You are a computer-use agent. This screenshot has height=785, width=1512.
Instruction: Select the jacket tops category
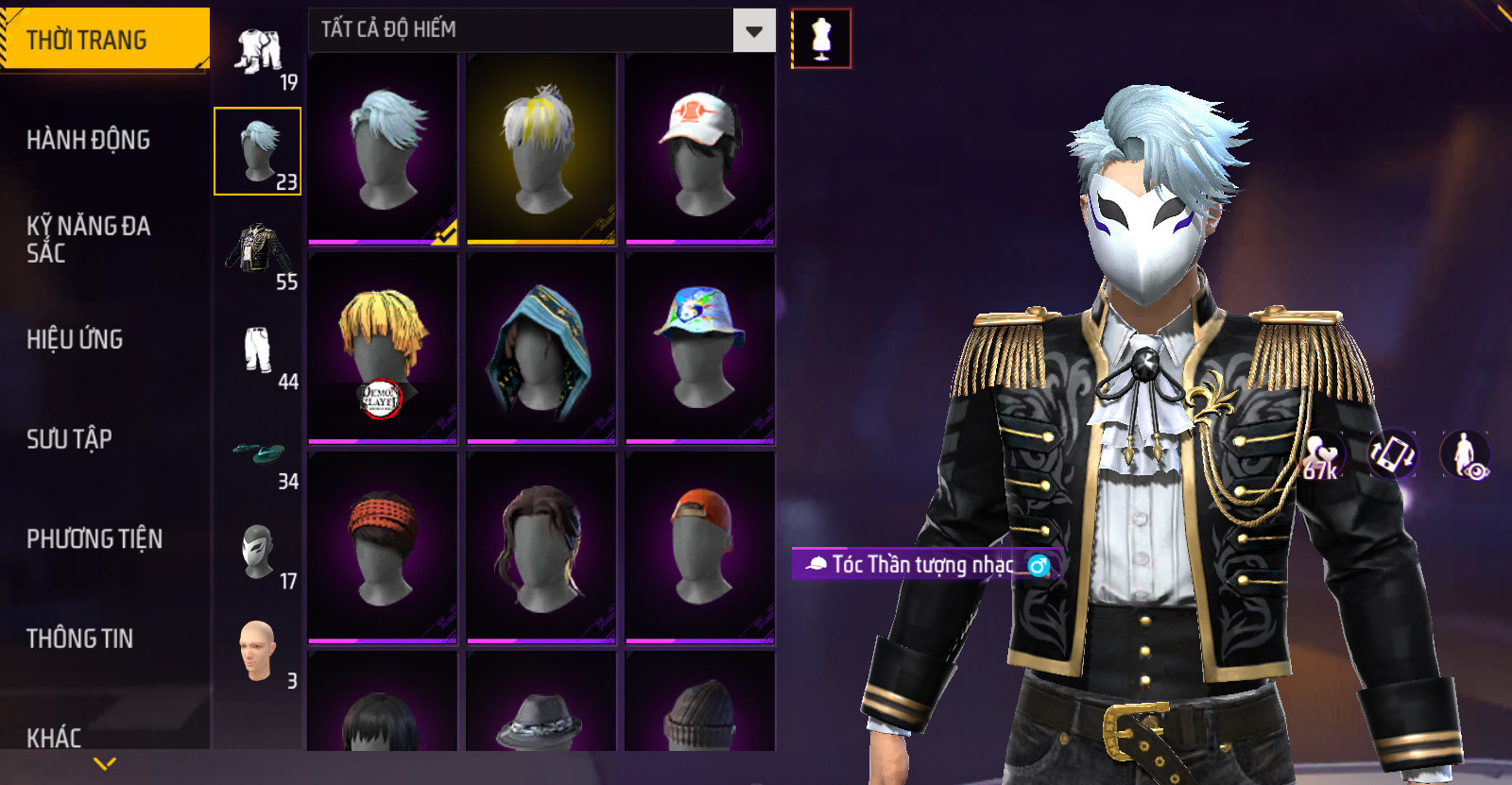click(x=257, y=251)
